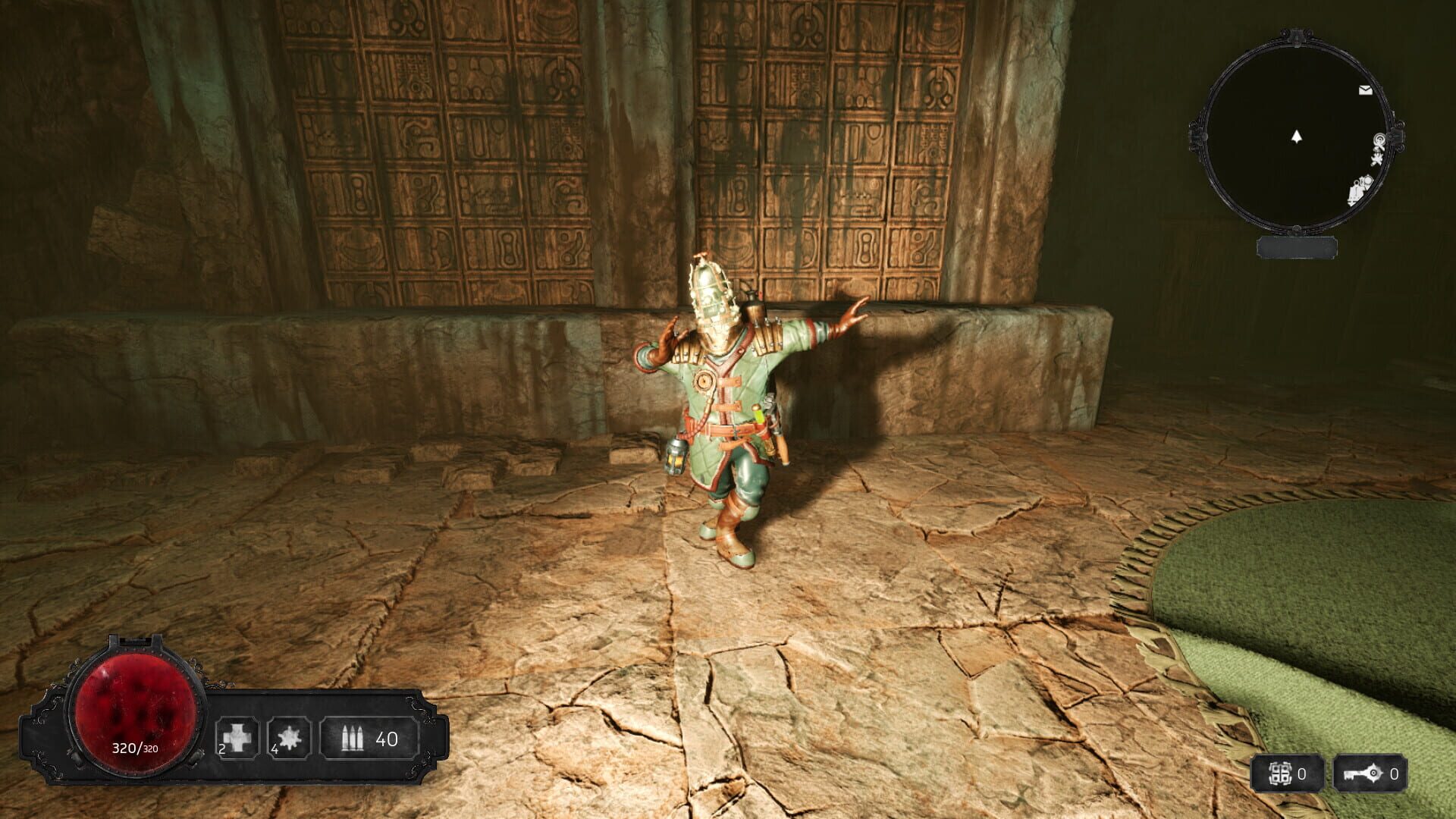Click the player arrow in the minimap center
The width and height of the screenshot is (1456, 819).
pos(1296,136)
